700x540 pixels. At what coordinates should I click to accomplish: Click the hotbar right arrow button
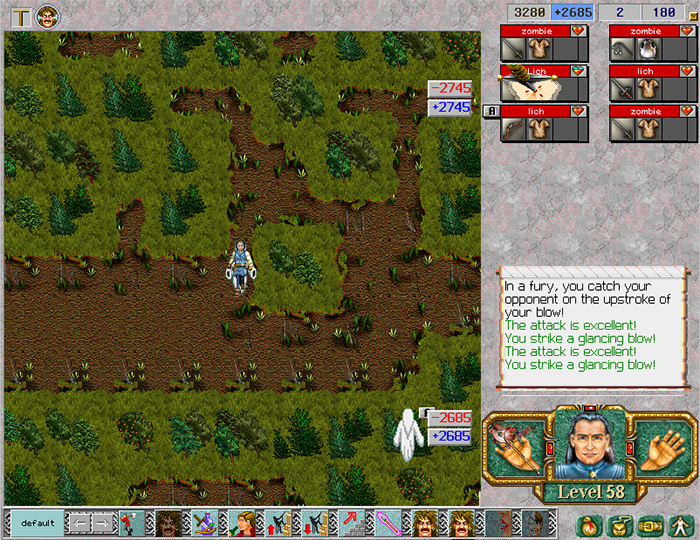[103, 523]
